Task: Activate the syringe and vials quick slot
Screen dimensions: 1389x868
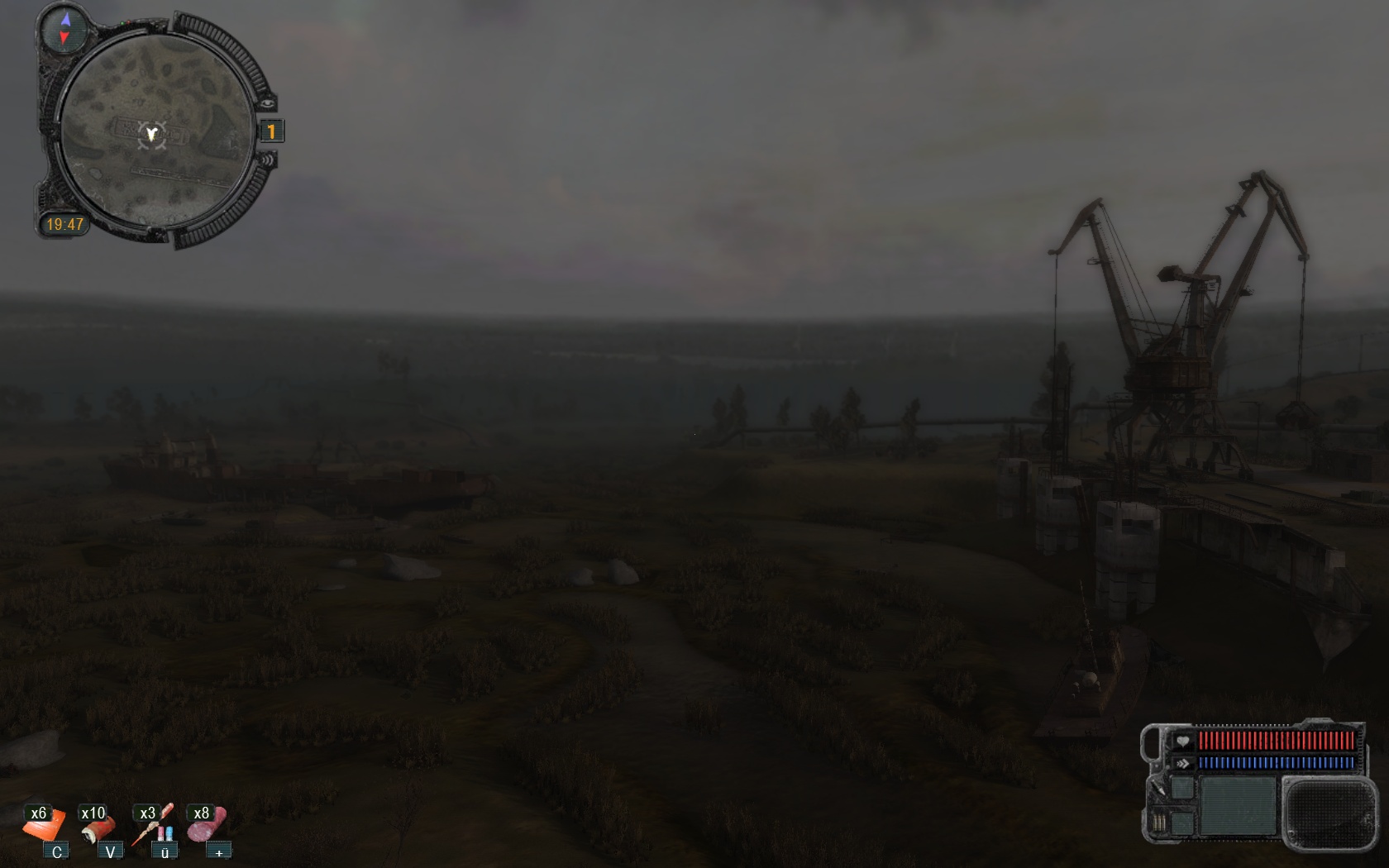Action: point(153,826)
